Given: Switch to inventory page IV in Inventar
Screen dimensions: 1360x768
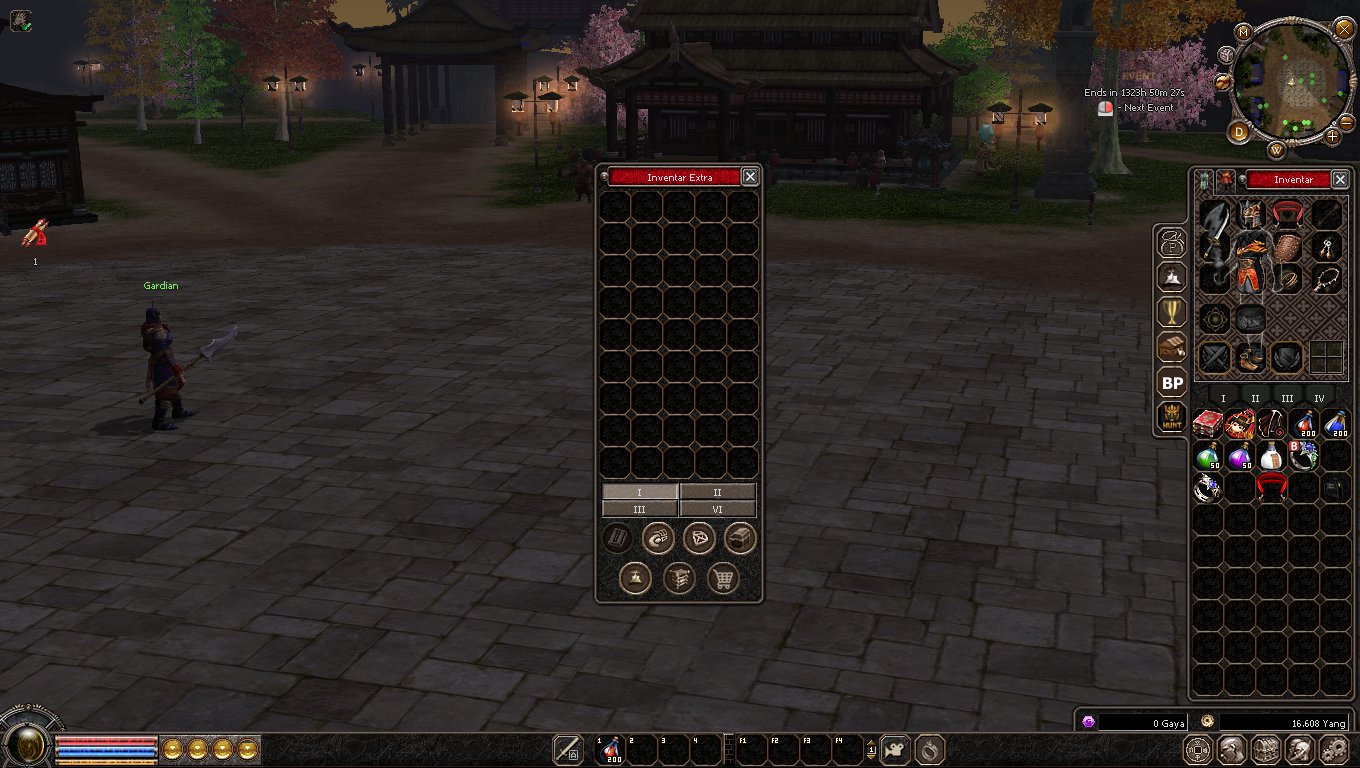Looking at the screenshot, I should coord(1319,399).
